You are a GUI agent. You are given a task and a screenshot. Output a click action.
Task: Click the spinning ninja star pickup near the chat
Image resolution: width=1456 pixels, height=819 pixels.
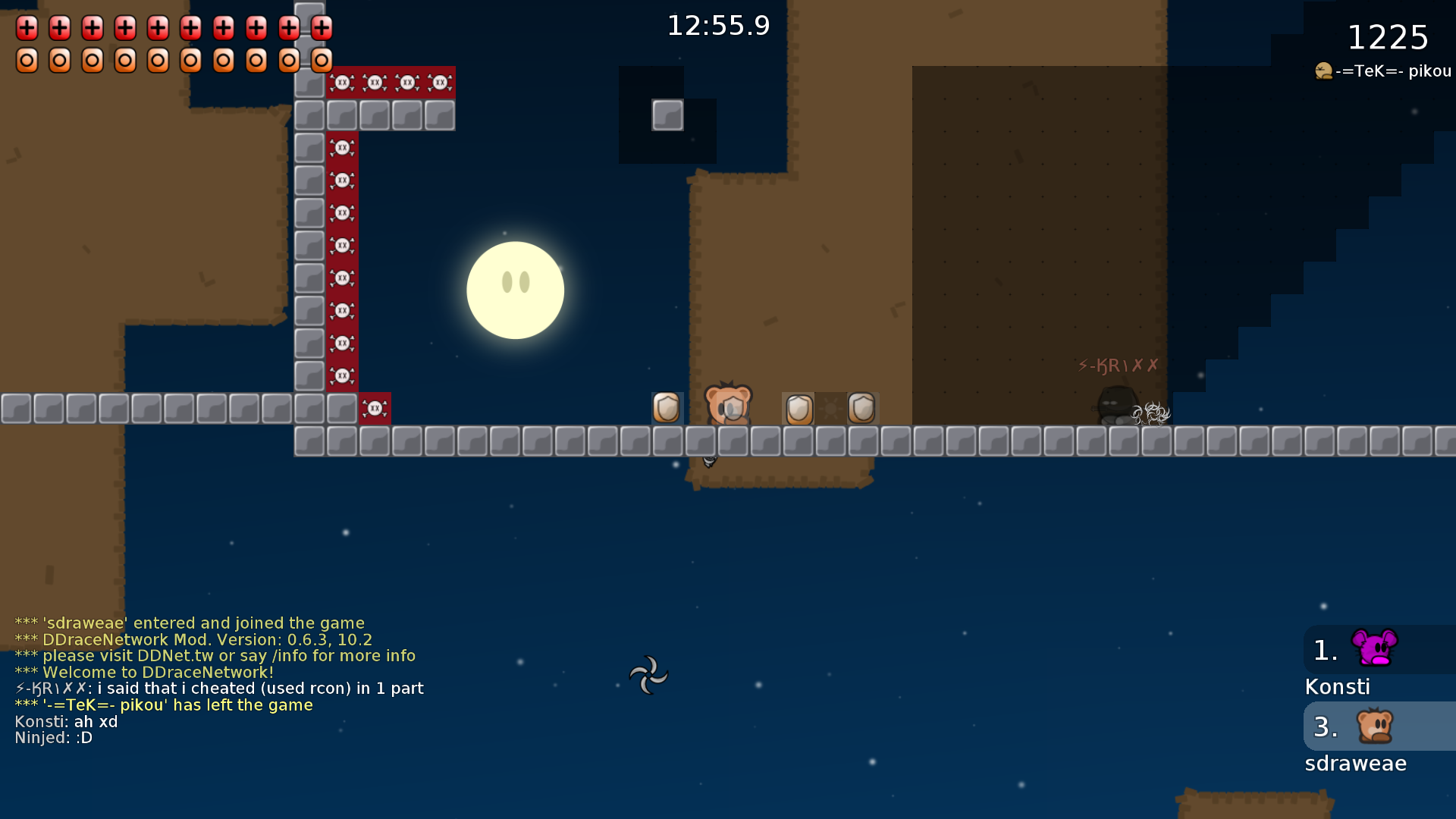point(648,674)
